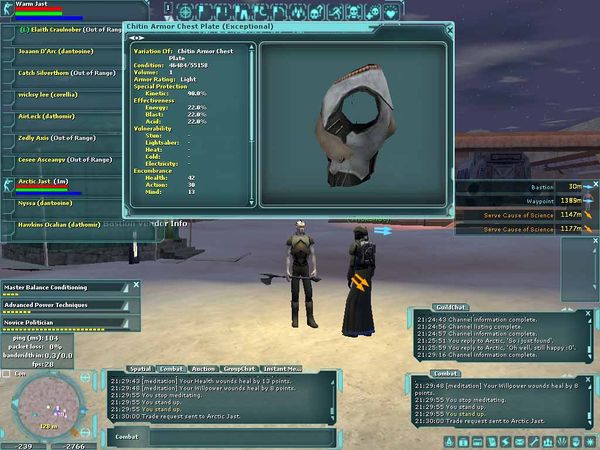
Task: Toggle the Con checkbox above radar
Action: [x=7, y=373]
